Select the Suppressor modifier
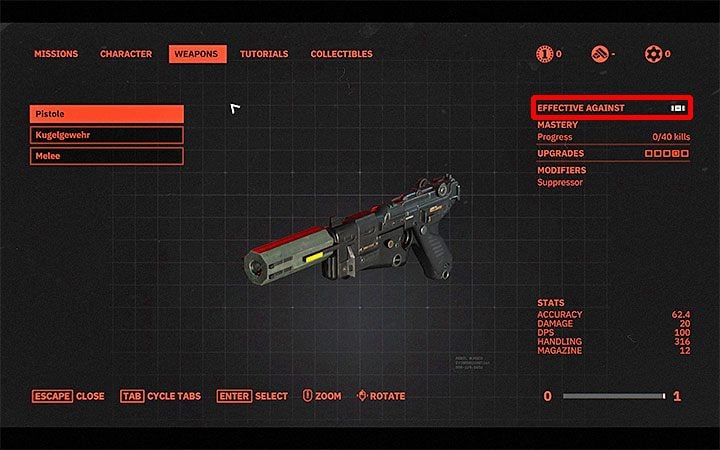The image size is (720, 450). coord(560,183)
